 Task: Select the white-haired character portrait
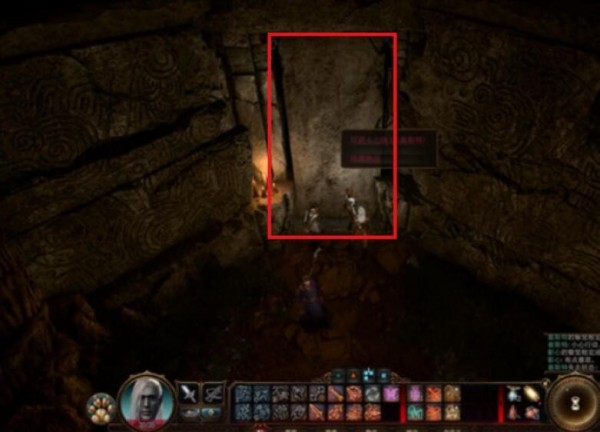(146, 401)
